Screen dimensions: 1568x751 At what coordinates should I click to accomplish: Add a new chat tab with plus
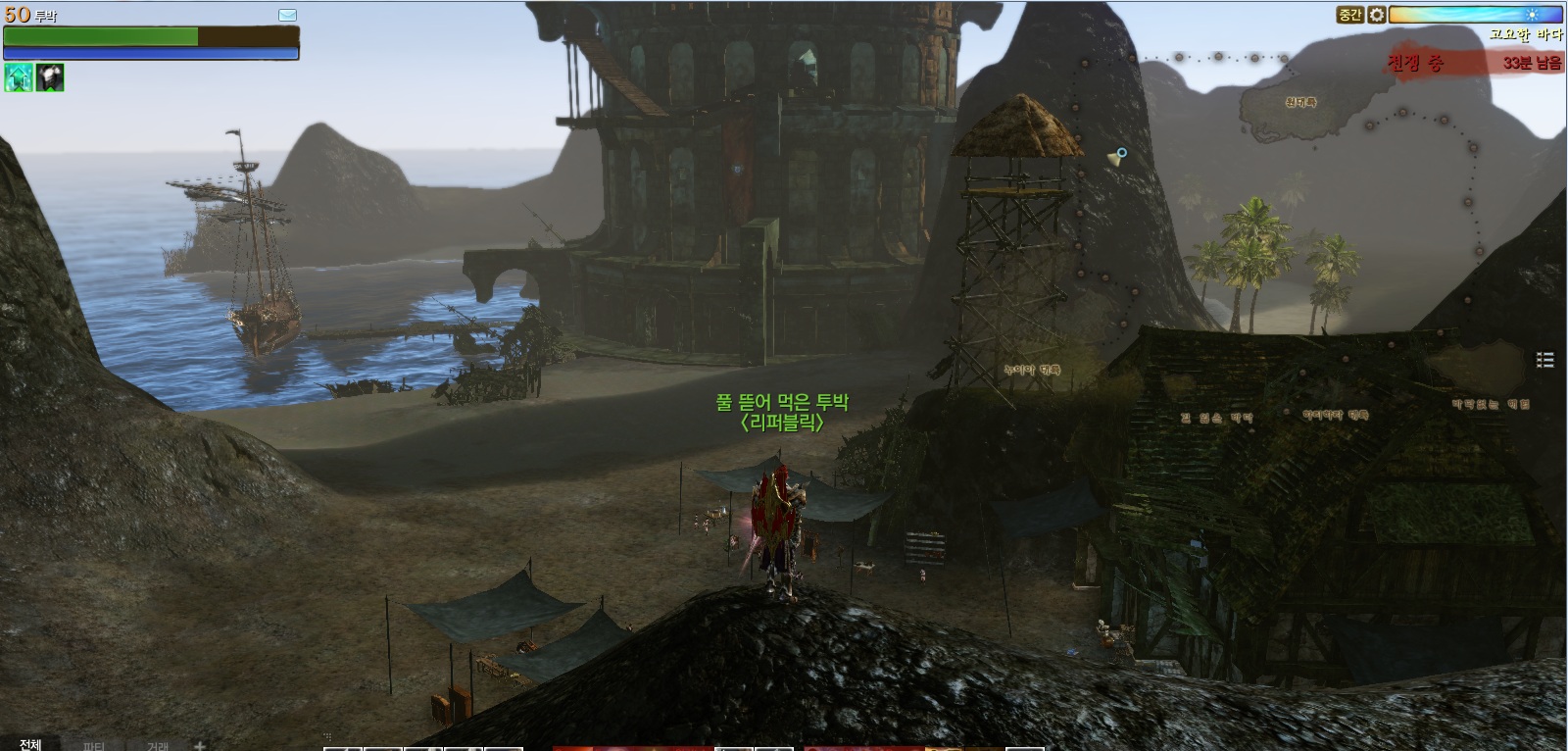[x=200, y=745]
